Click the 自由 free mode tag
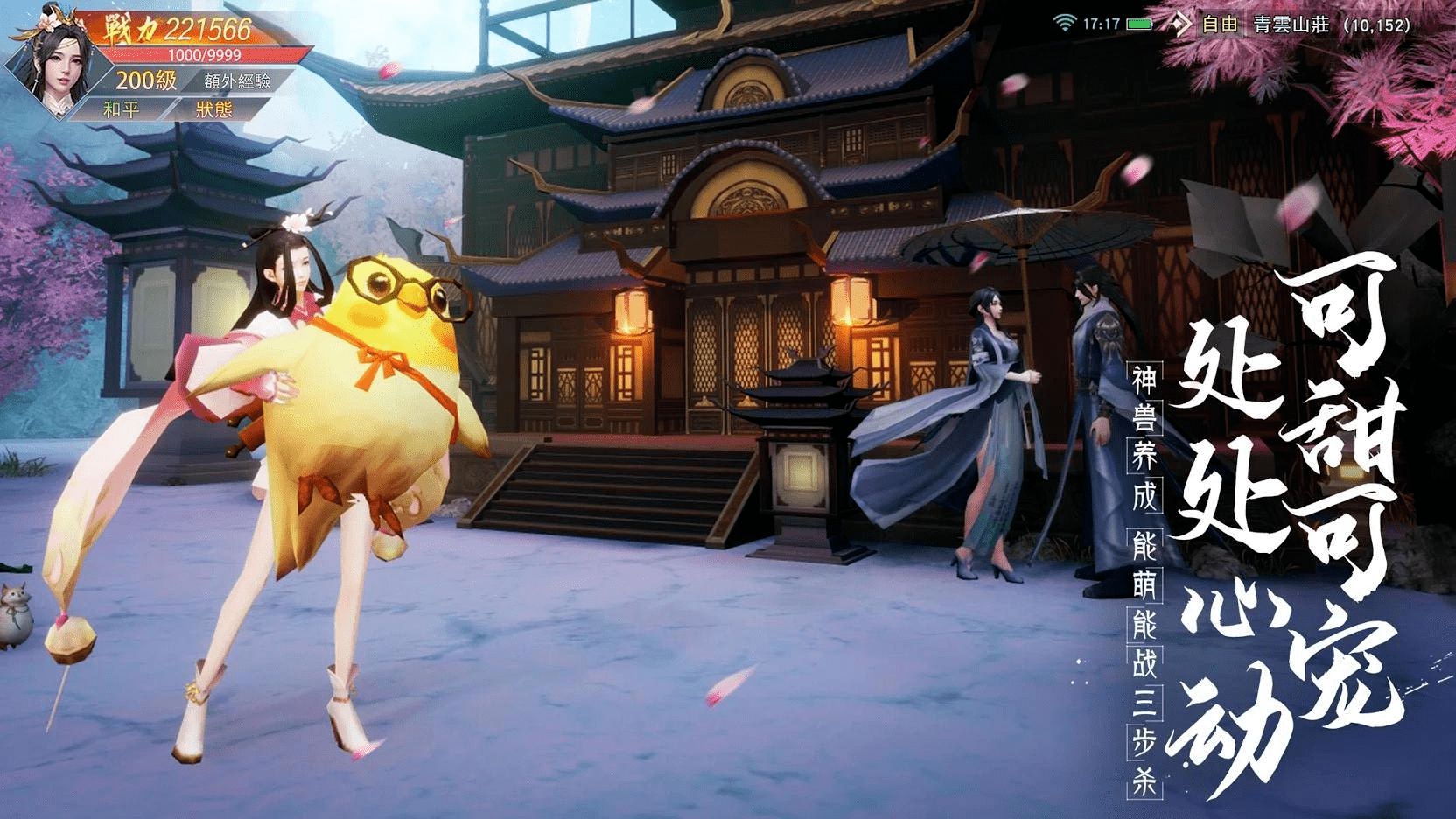Viewport: 1456px width, 819px height. [x=1220, y=24]
